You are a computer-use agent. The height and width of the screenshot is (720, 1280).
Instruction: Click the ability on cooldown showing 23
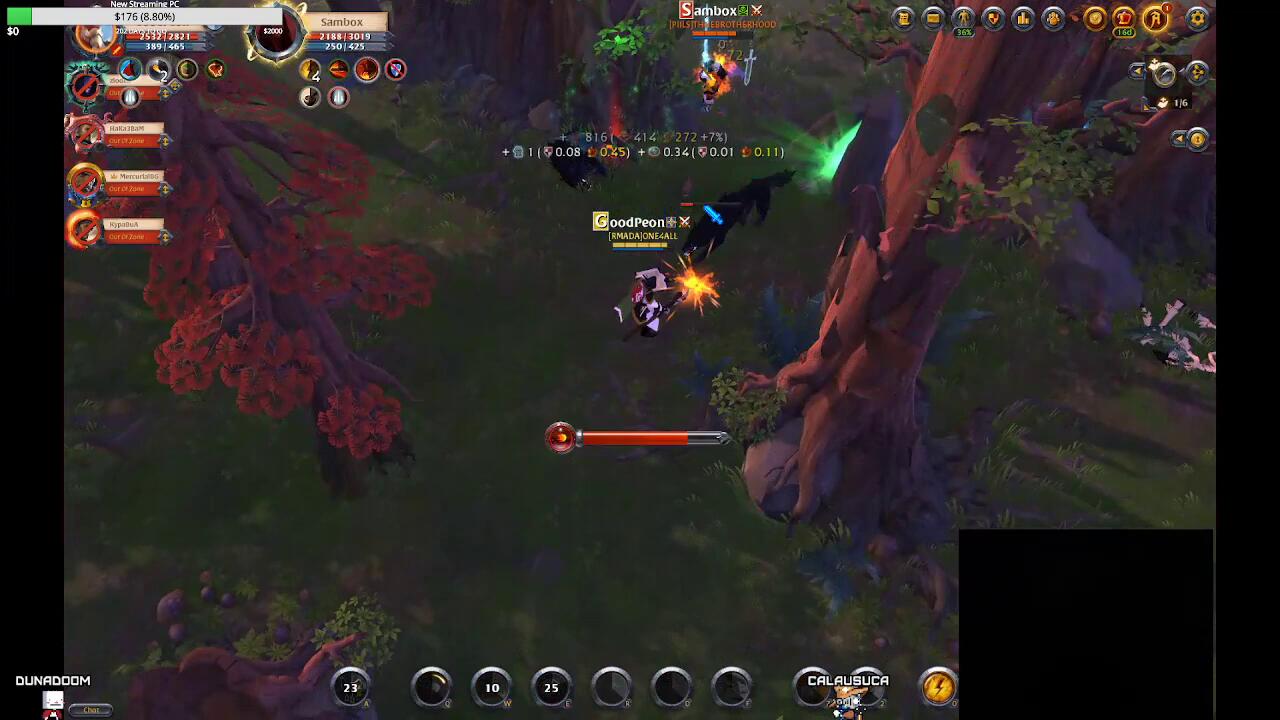pos(350,687)
